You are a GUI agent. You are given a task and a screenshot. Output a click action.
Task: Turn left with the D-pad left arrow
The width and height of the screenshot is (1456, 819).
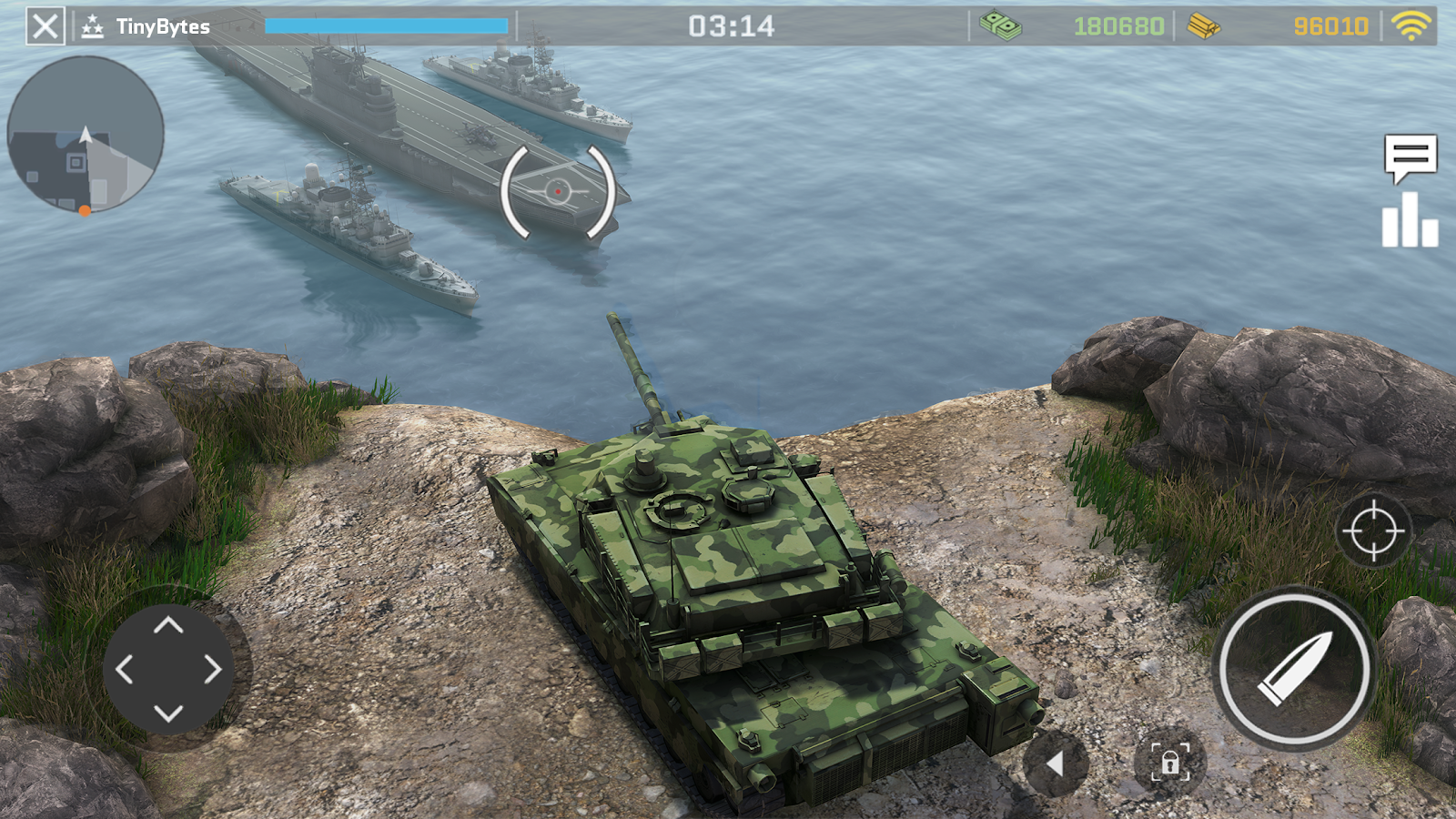tap(125, 670)
